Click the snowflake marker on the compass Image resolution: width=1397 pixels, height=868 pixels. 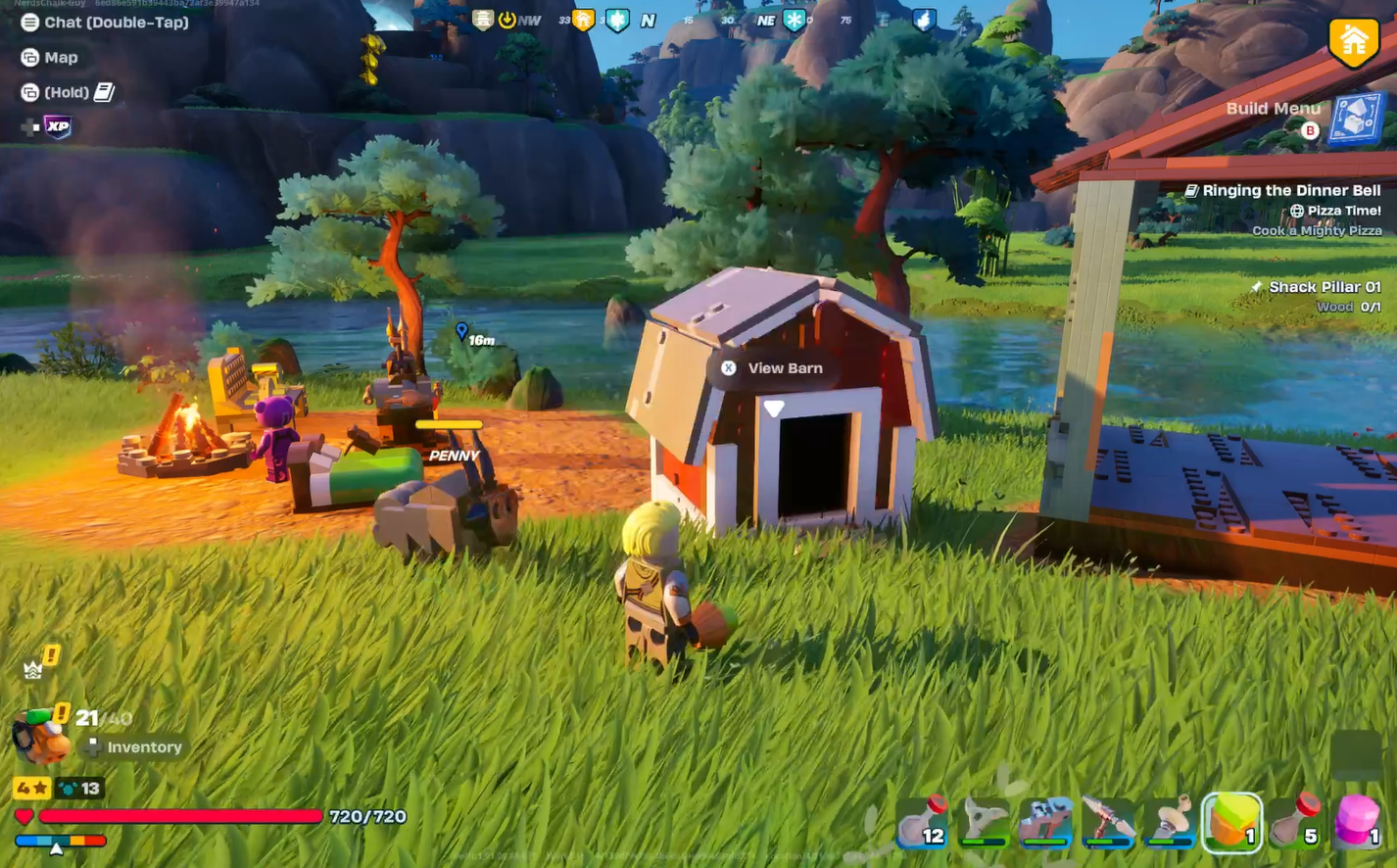coord(794,20)
